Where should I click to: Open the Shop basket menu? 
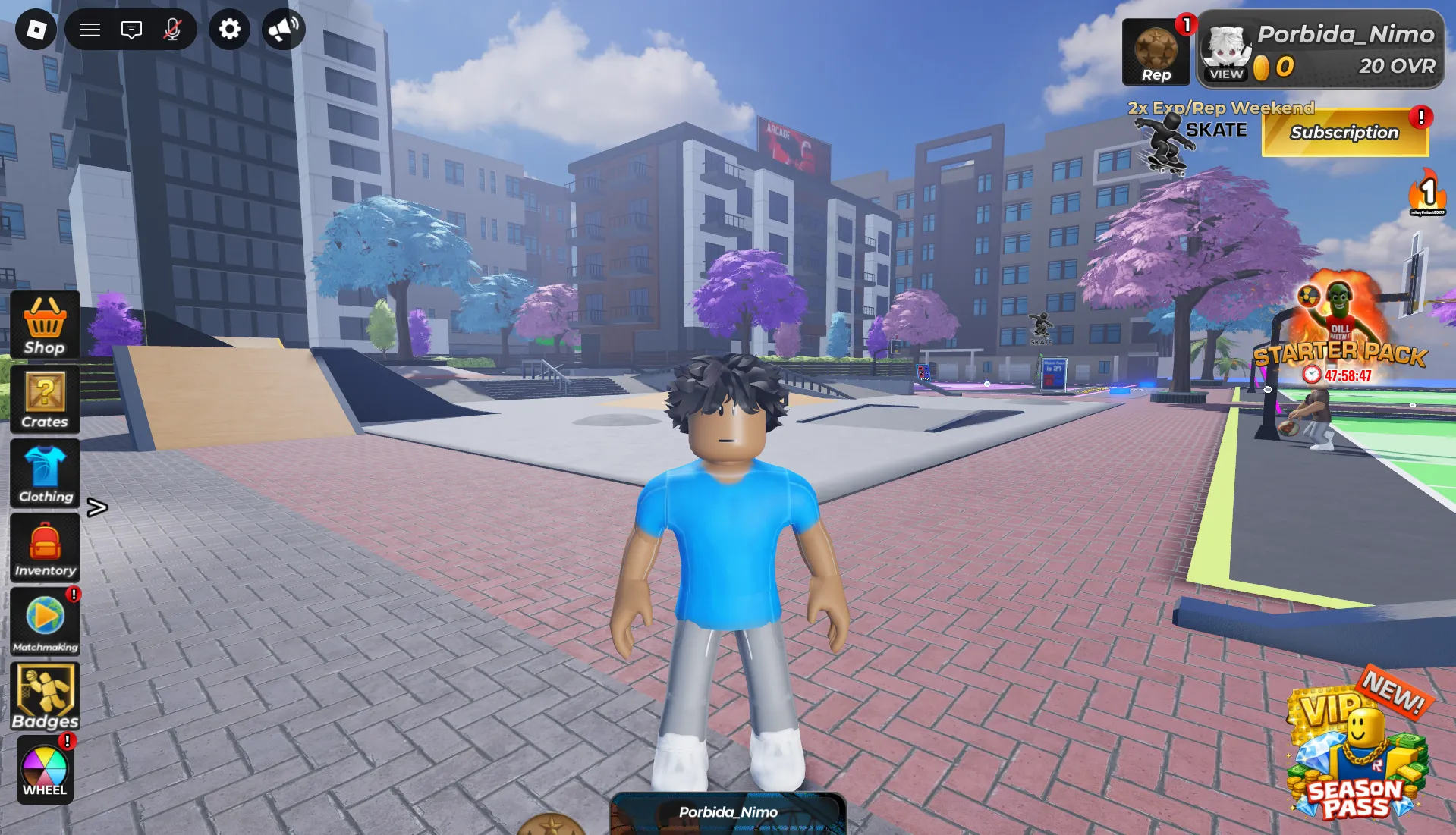(x=45, y=325)
